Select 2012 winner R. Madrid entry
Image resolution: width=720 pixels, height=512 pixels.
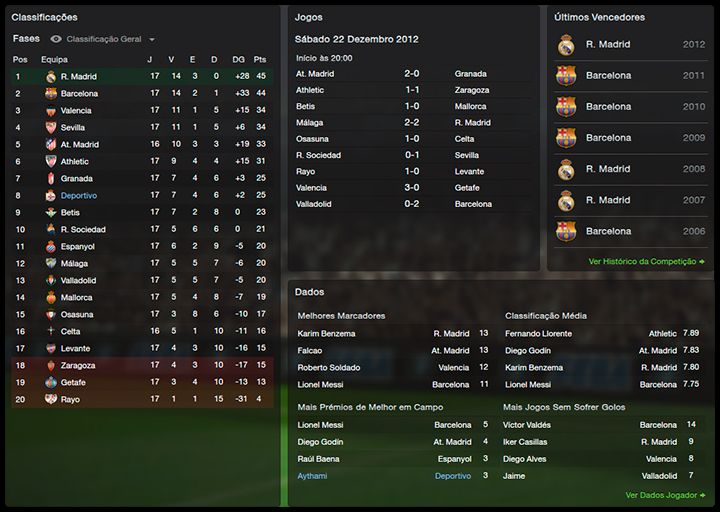coord(632,45)
